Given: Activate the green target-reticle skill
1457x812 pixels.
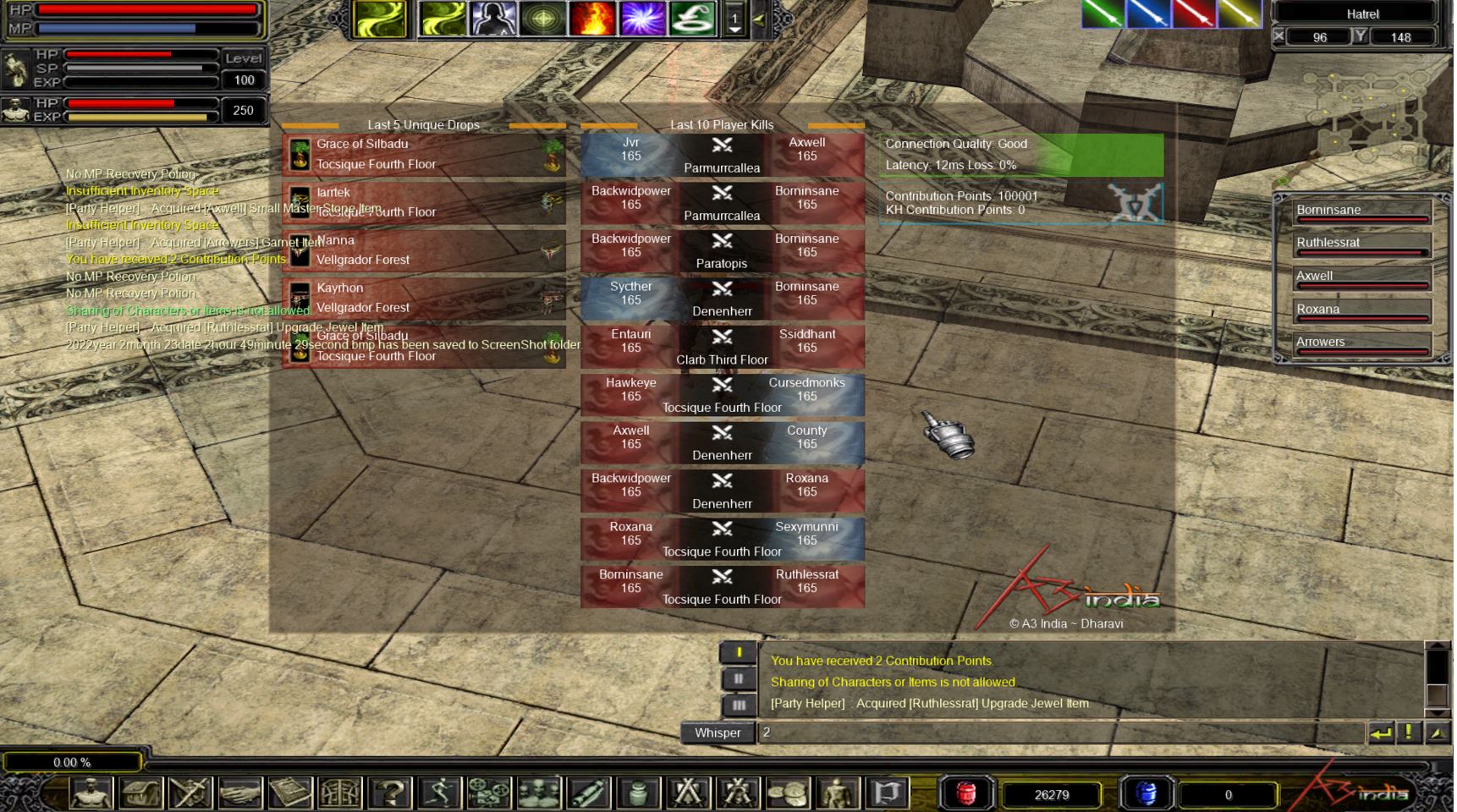Looking at the screenshot, I should (542, 19).
